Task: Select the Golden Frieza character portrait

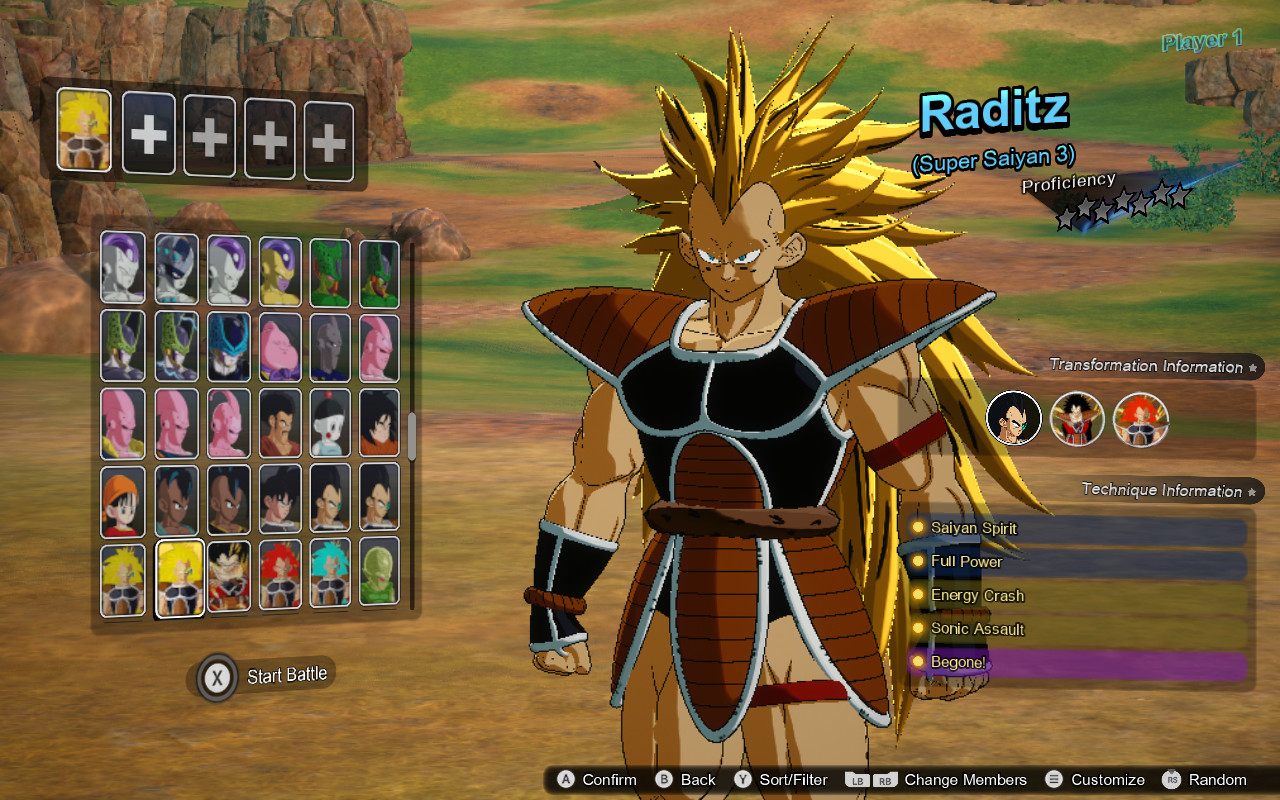Action: pos(278,270)
